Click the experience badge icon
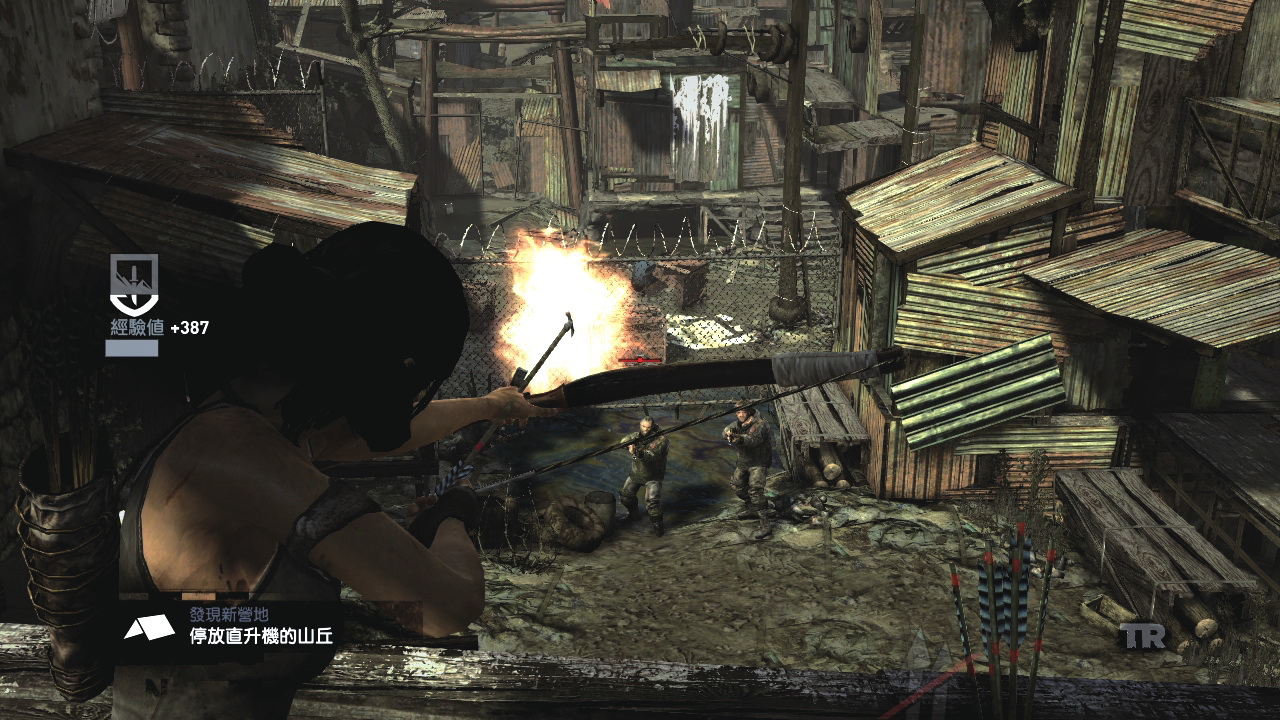The image size is (1280, 720). [x=133, y=284]
